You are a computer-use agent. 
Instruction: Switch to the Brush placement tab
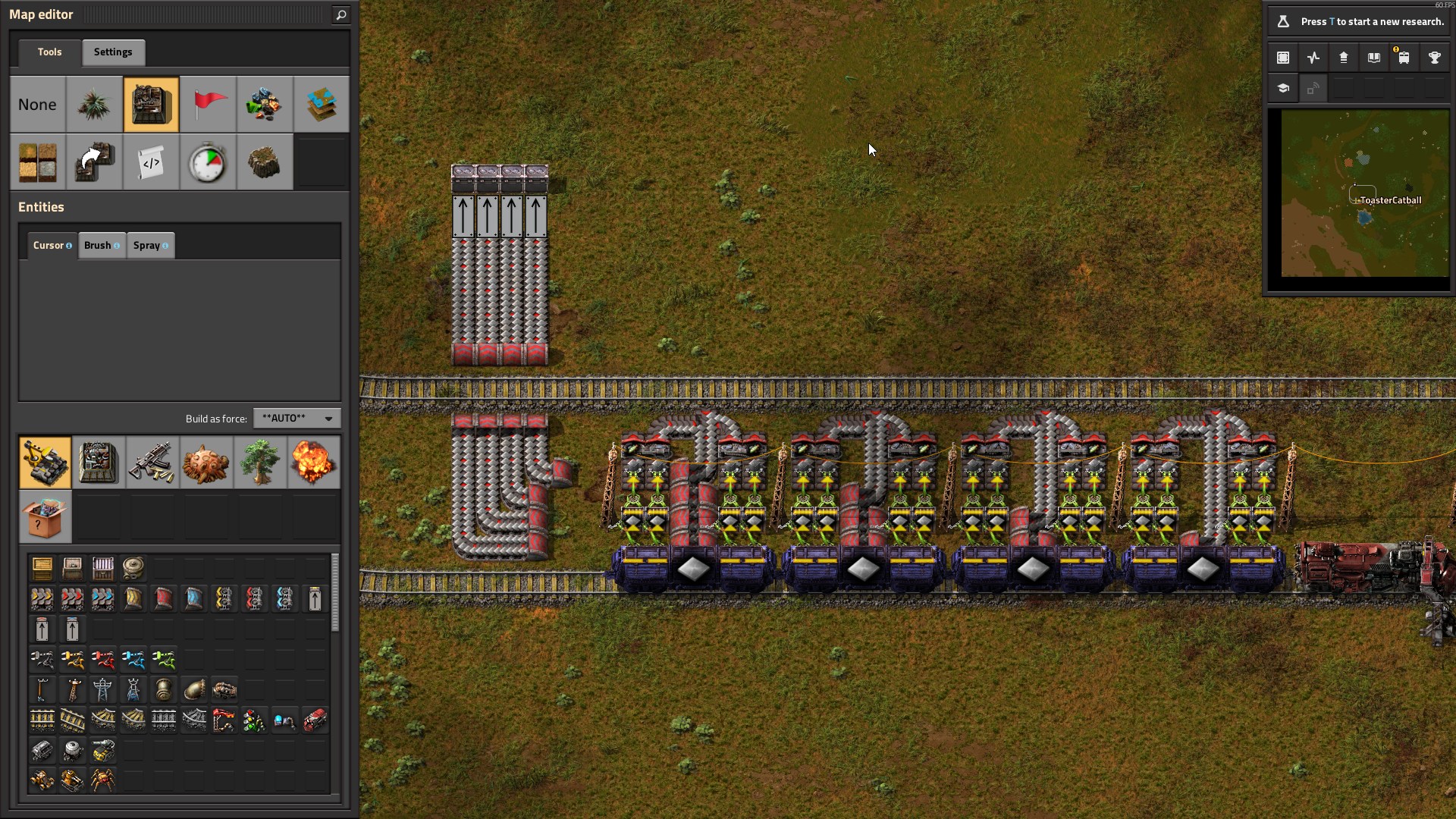102,246
